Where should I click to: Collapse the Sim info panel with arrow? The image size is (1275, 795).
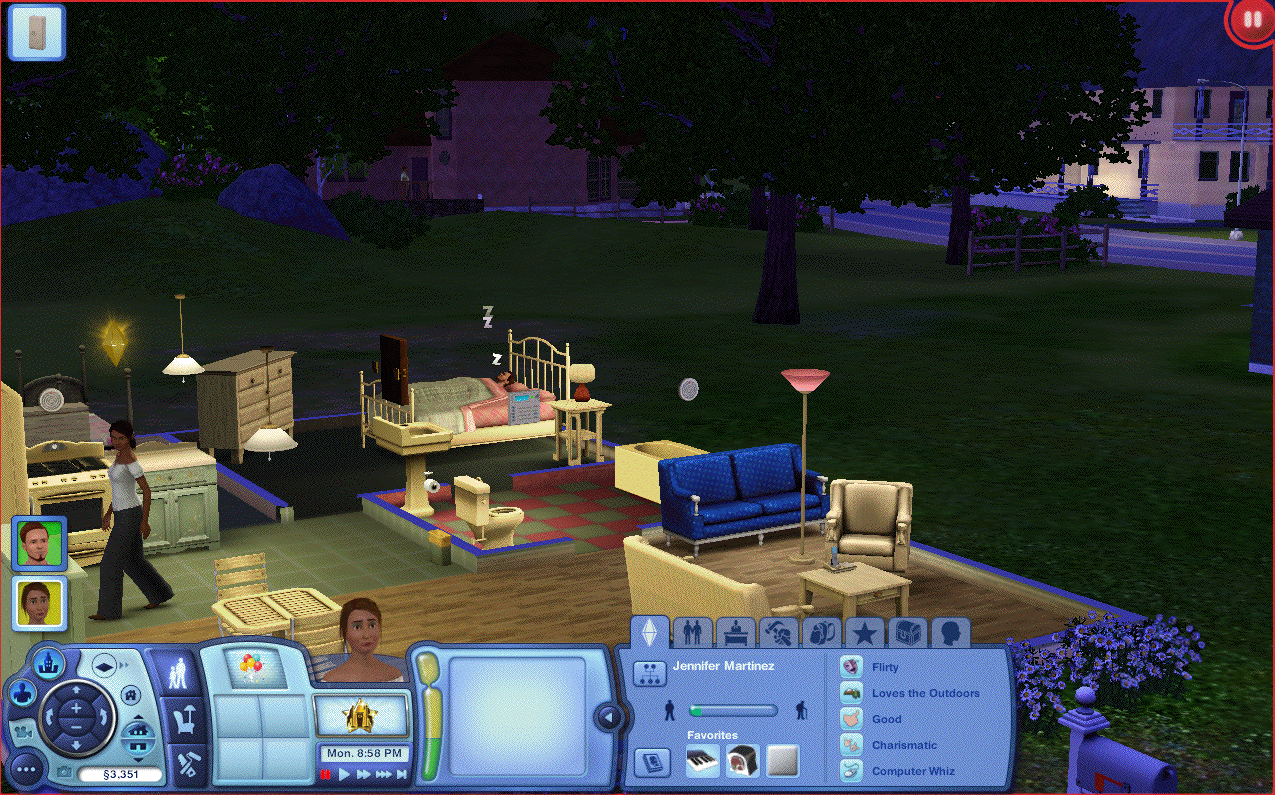(607, 716)
